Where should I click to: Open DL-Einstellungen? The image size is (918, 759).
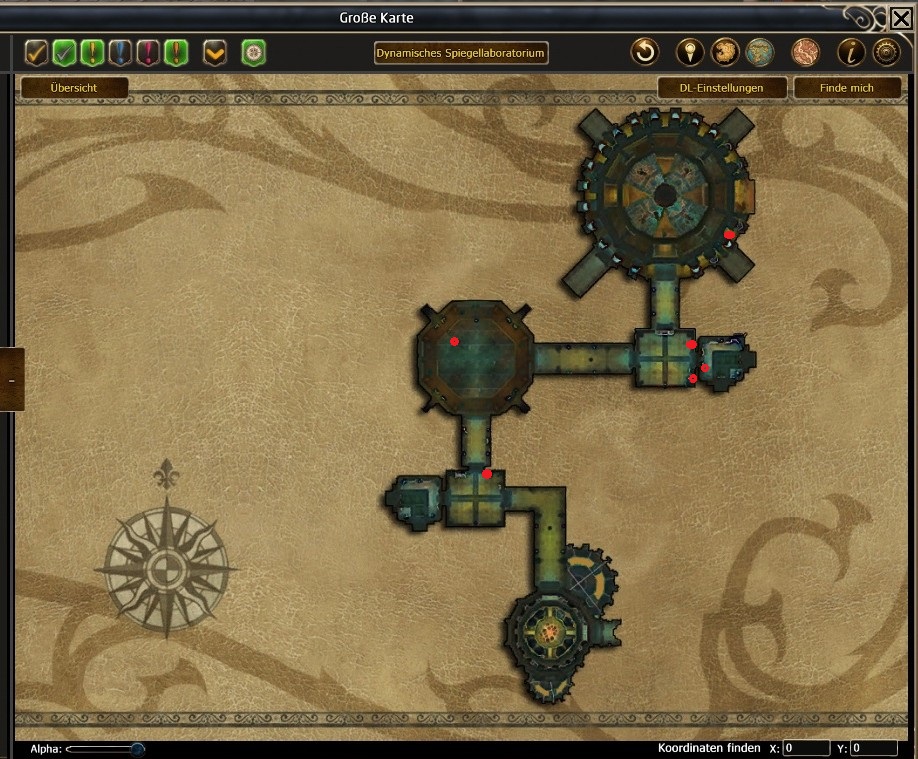(722, 88)
